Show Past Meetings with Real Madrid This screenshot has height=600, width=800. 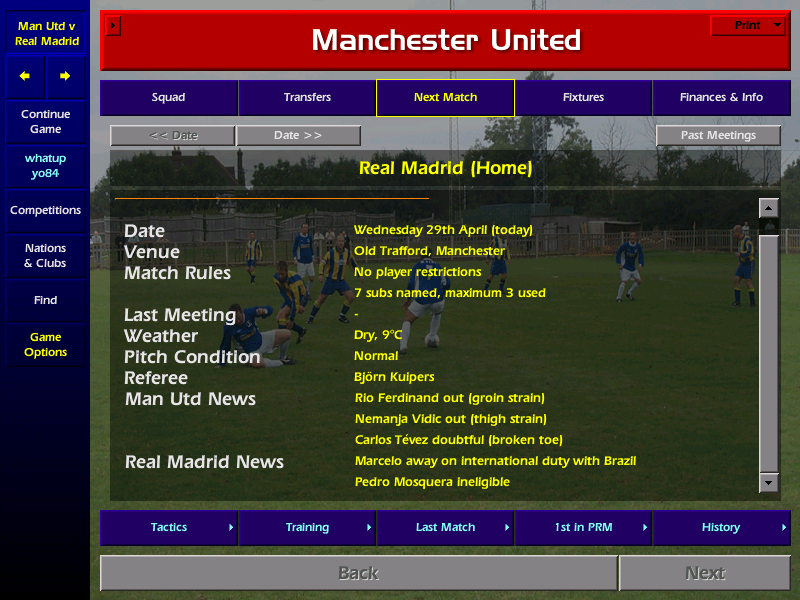719,135
